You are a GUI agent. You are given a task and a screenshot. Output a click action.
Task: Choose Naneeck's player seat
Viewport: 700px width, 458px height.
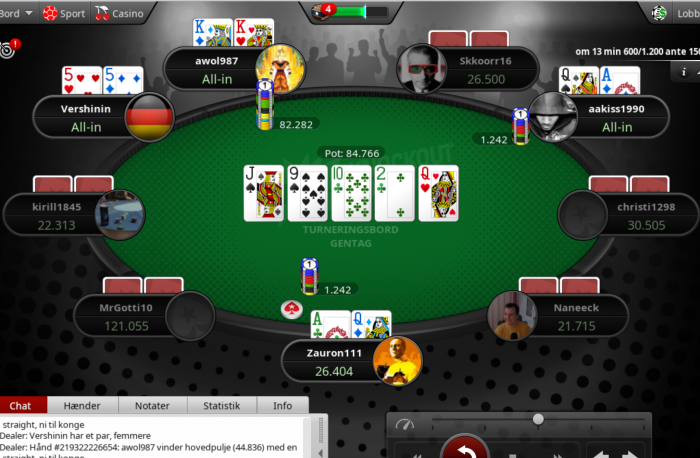(x=573, y=317)
